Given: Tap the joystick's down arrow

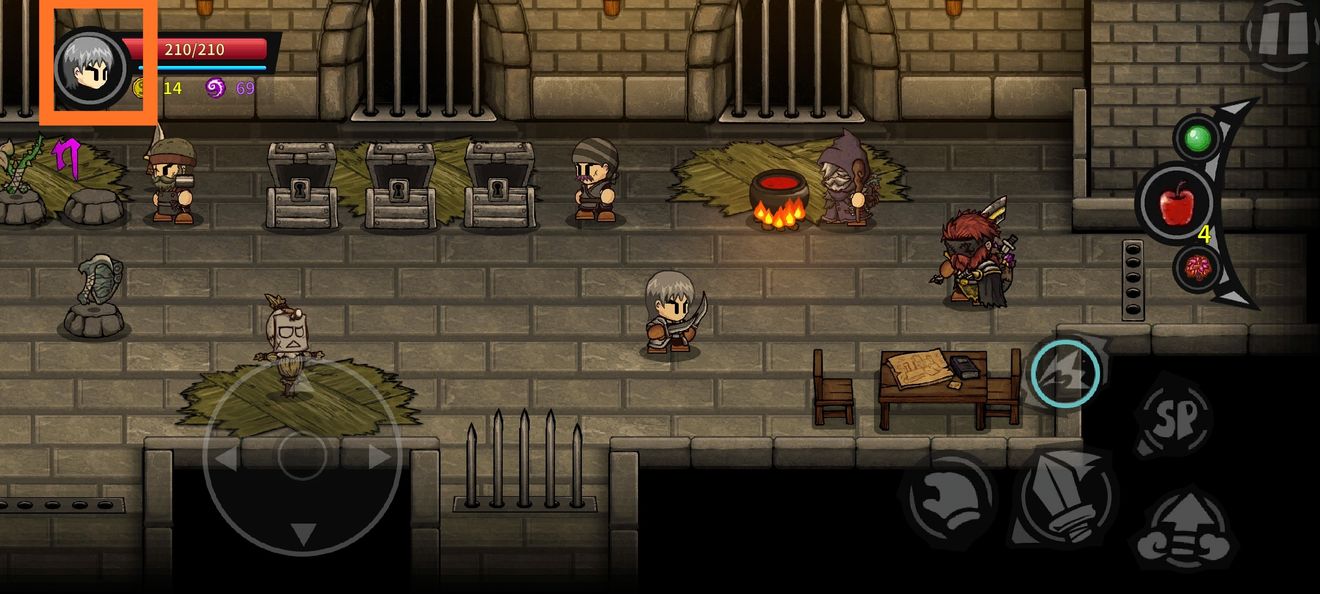Looking at the screenshot, I should 302,533.
